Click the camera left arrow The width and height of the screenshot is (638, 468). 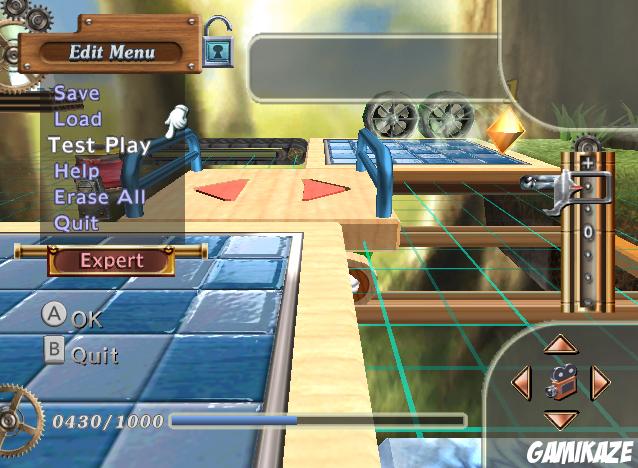coord(521,381)
